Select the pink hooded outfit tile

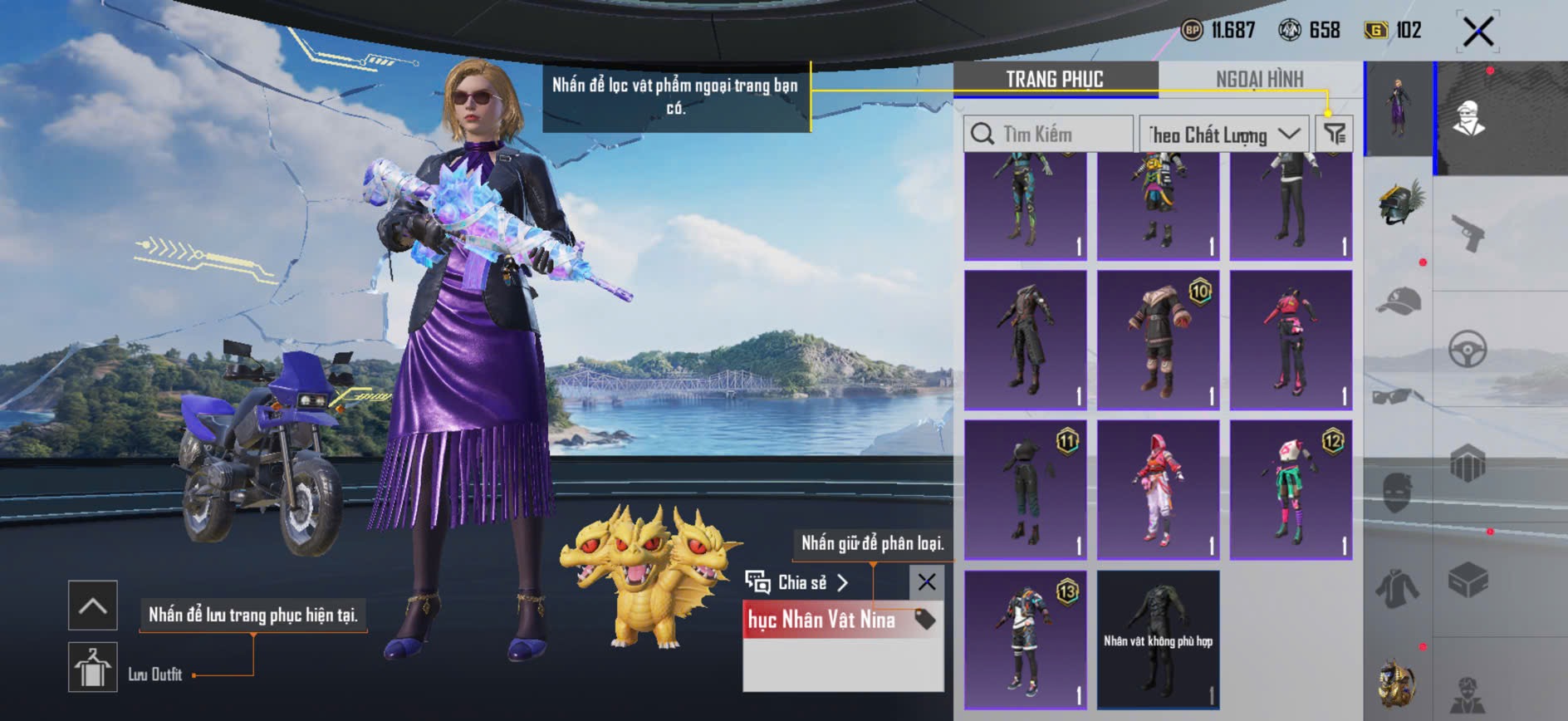[1158, 489]
